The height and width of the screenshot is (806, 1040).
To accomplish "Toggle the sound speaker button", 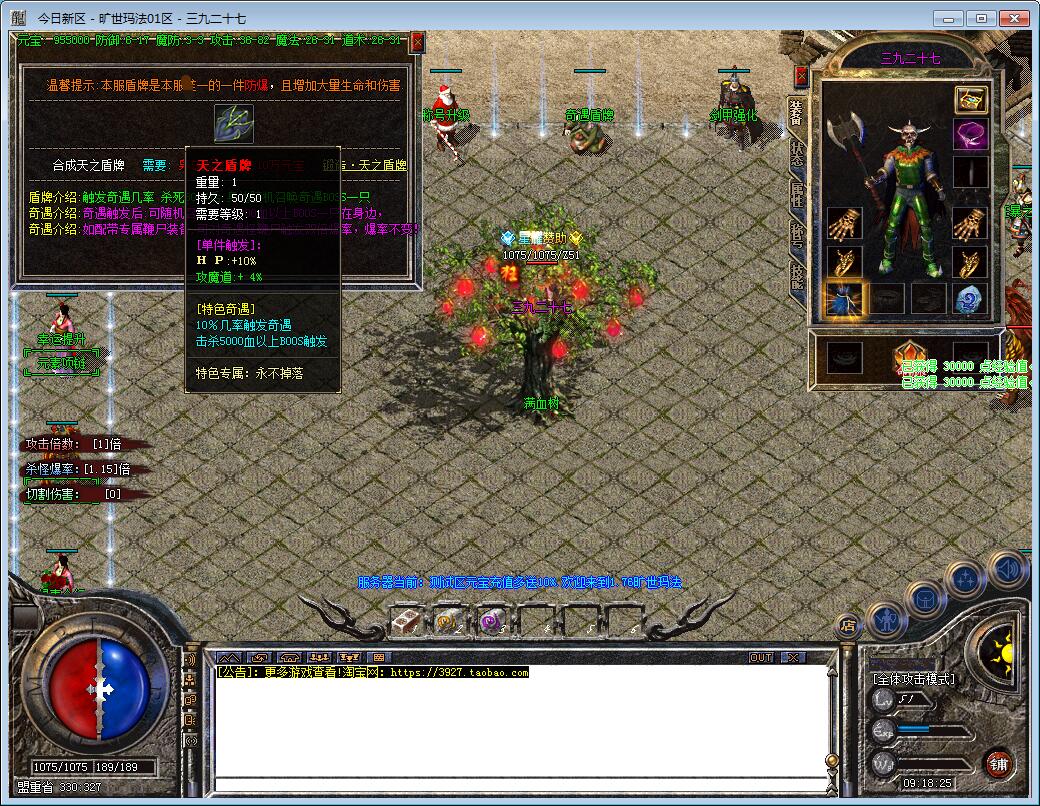I will (x=1007, y=568).
